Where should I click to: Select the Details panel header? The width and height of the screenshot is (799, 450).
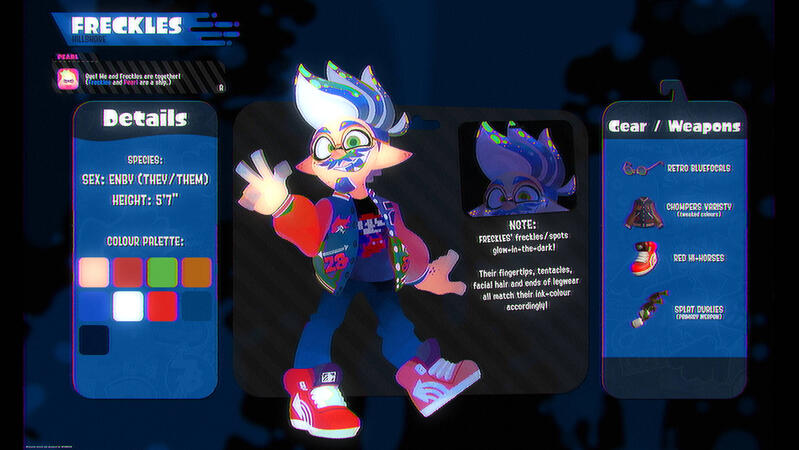point(145,119)
